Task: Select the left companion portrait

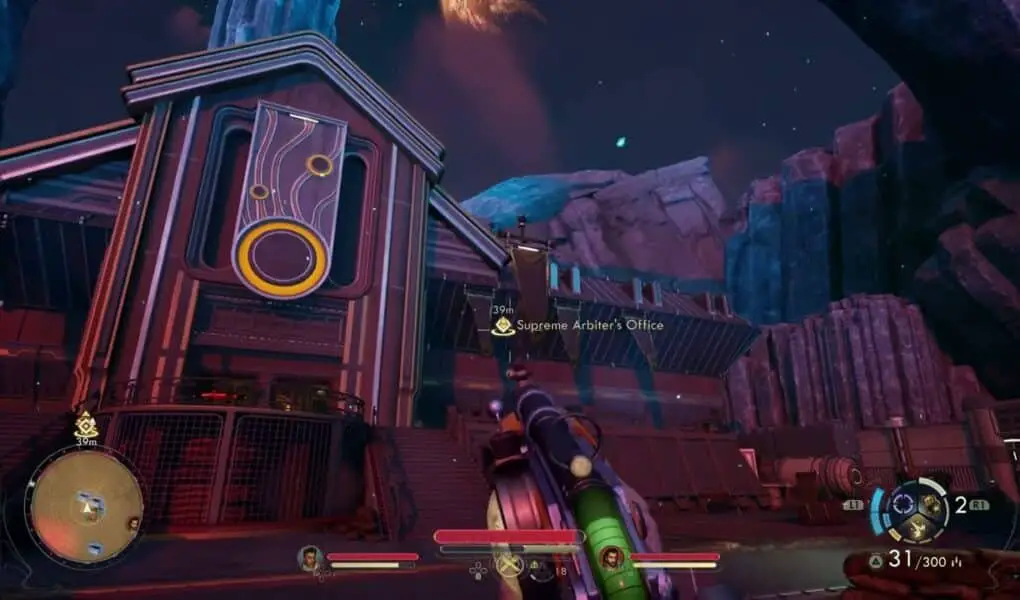Action: click(x=310, y=558)
